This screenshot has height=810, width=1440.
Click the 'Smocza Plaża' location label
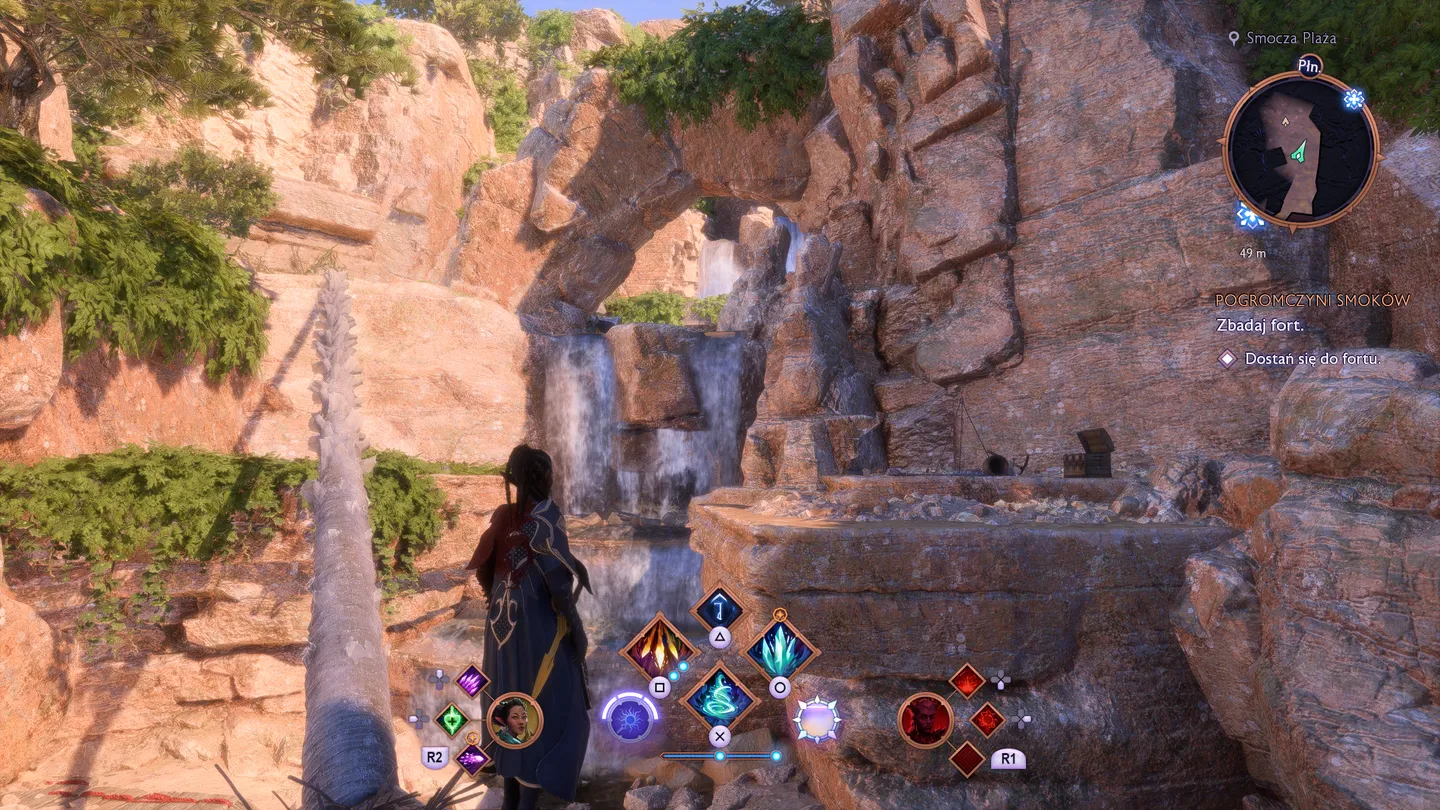1290,39
